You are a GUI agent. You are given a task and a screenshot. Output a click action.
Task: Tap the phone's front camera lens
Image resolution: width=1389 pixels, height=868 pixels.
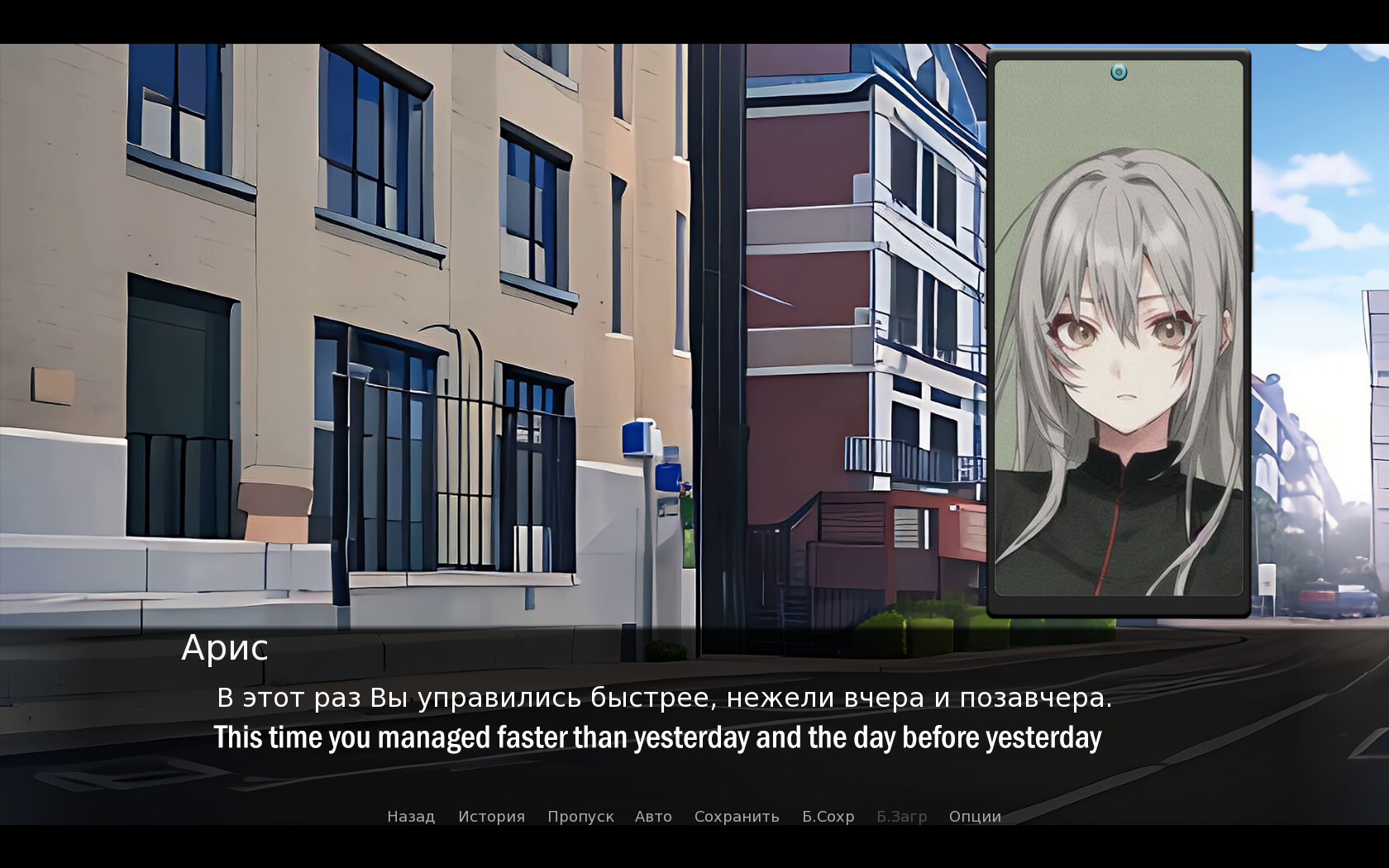click(1119, 72)
